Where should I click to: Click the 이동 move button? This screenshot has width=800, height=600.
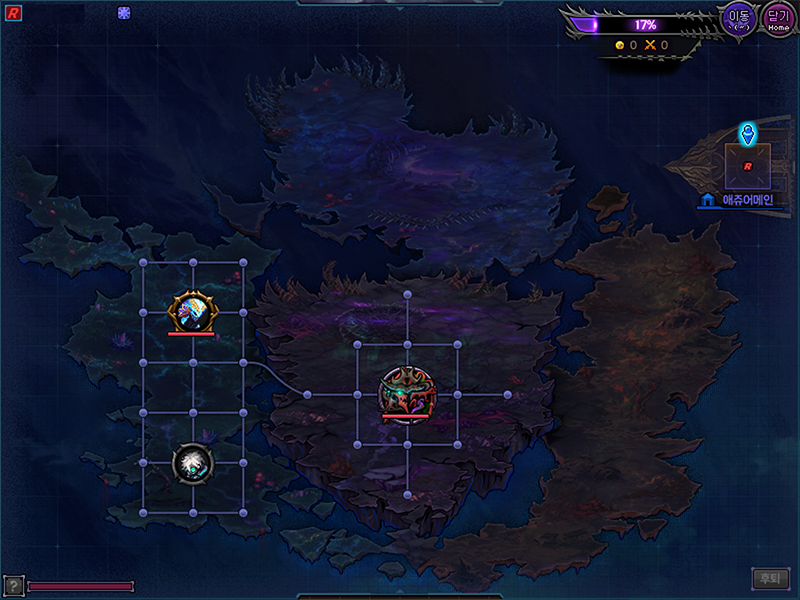pyautogui.click(x=741, y=19)
